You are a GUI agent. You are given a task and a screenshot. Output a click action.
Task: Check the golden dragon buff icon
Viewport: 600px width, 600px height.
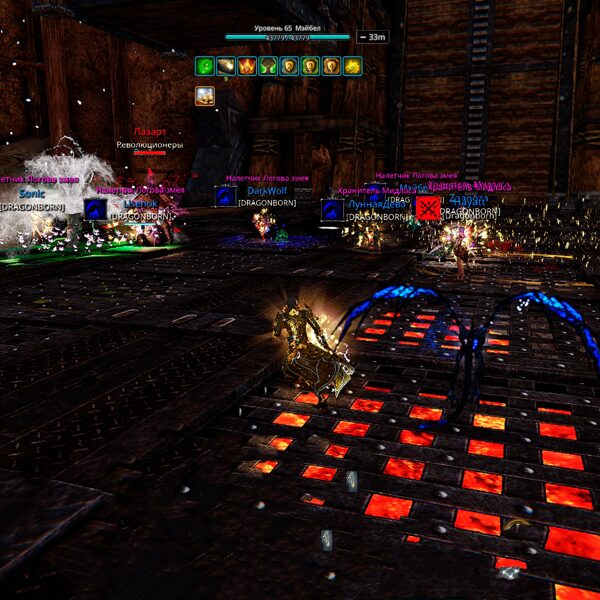coord(351,66)
